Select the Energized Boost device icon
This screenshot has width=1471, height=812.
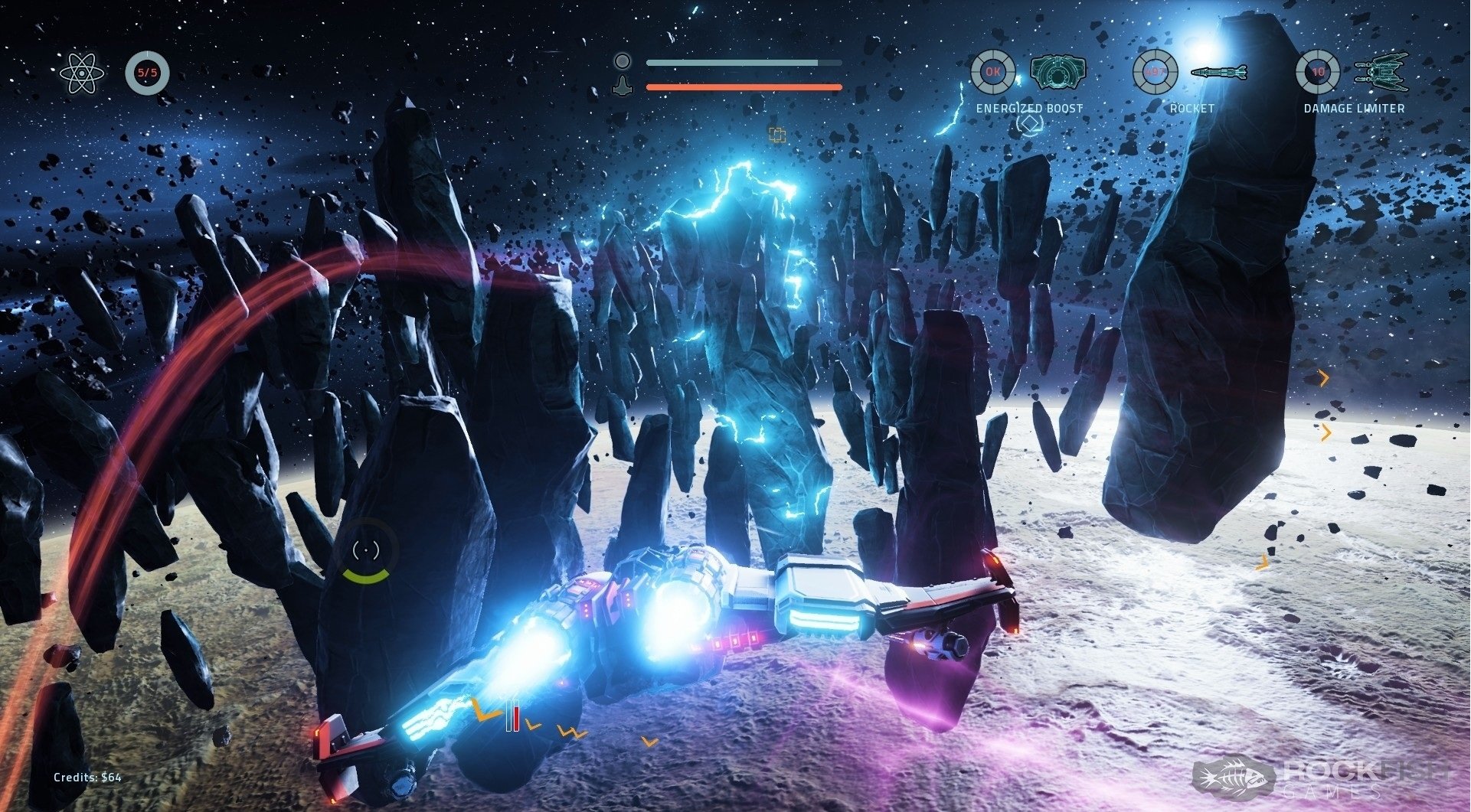pos(1057,73)
